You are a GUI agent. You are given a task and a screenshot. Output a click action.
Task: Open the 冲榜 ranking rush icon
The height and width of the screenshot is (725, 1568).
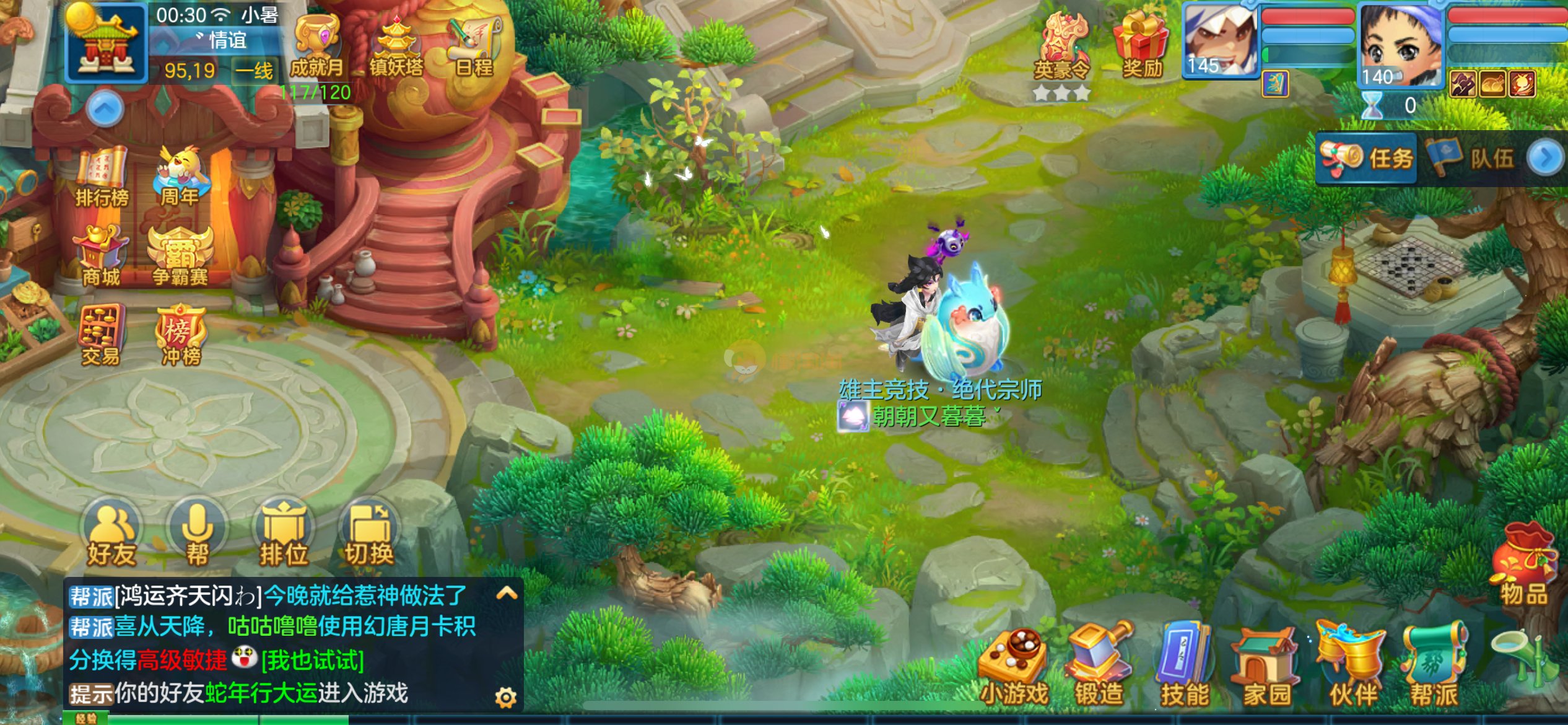coord(180,335)
